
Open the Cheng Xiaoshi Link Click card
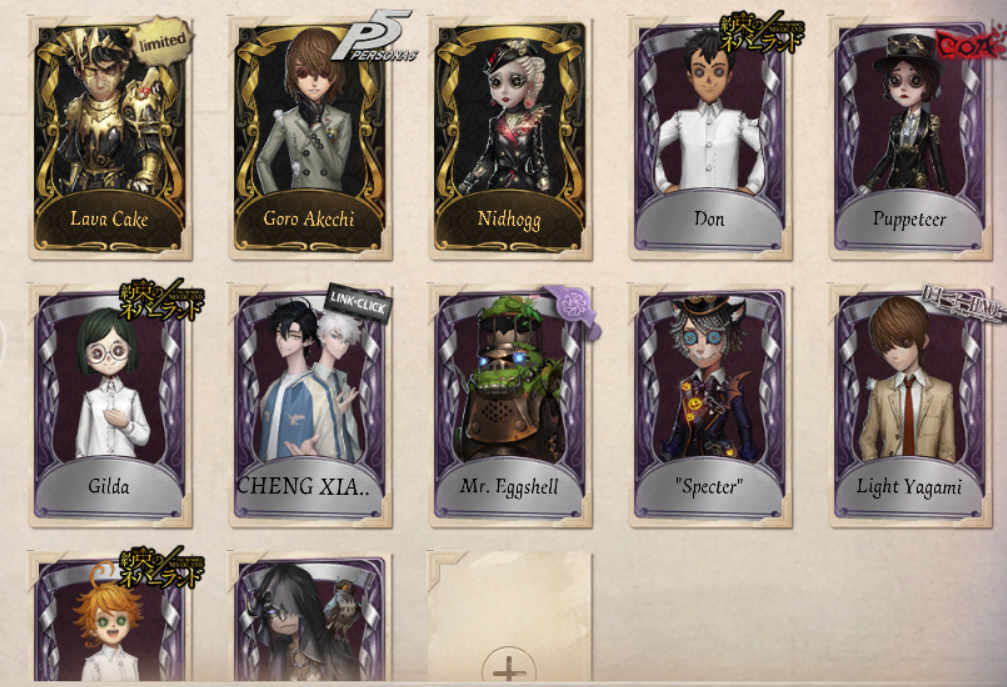tap(310, 405)
